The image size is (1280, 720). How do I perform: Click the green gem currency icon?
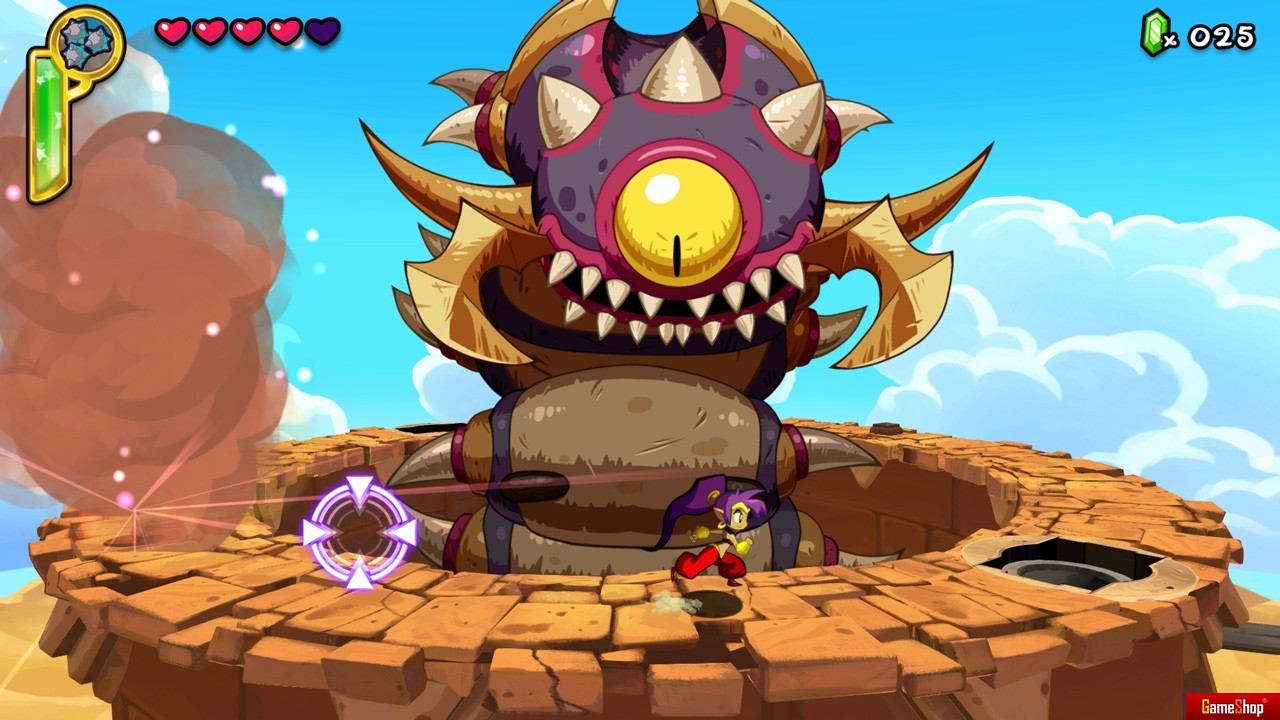point(1154,33)
